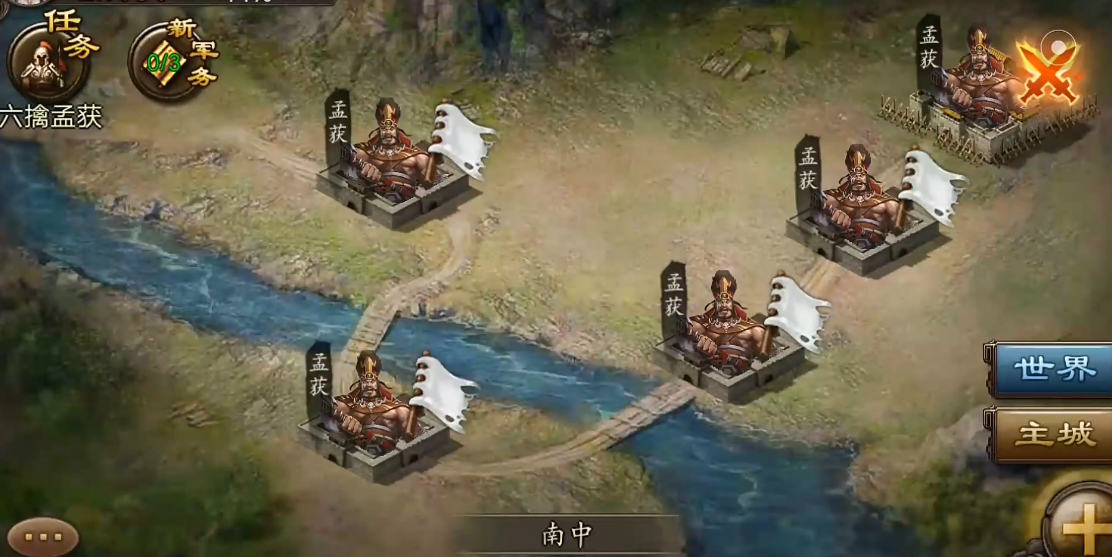Tap the crossed swords battle marker
The image size is (1112, 557).
(1046, 72)
